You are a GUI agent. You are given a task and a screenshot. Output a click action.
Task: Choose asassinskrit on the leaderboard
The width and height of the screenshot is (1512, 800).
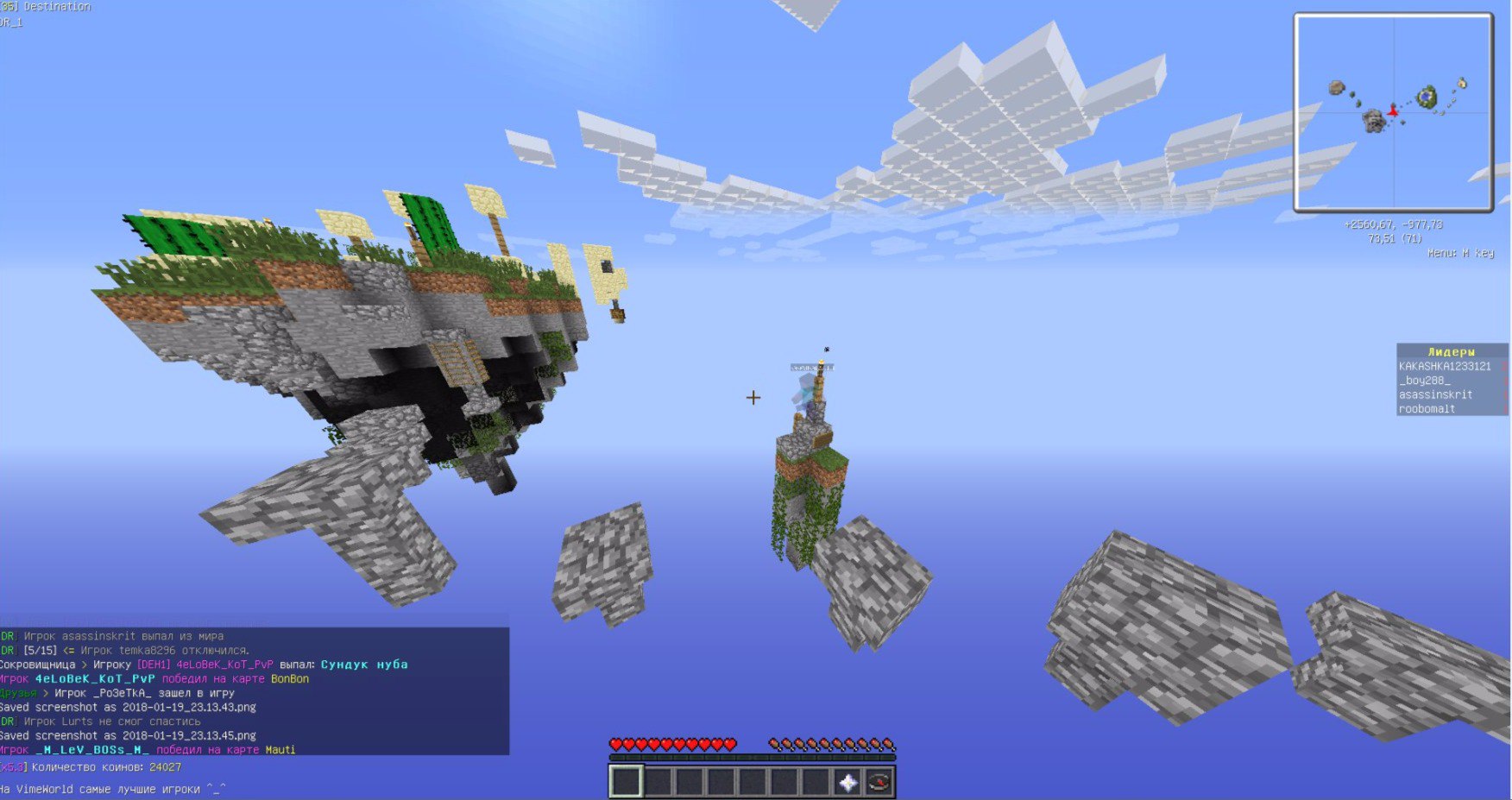tap(1435, 394)
